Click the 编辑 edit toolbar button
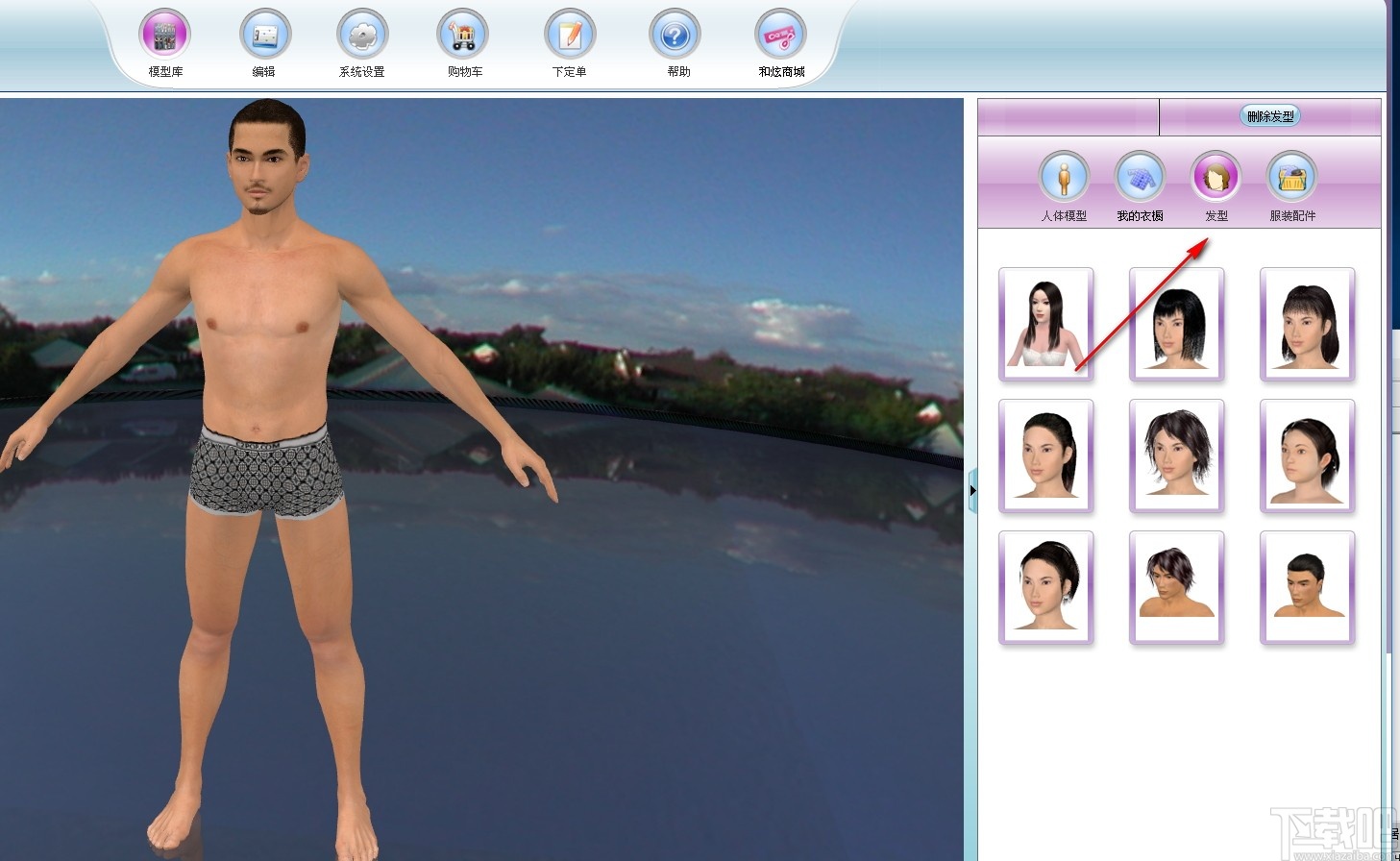The image size is (1400, 861). pos(264,37)
